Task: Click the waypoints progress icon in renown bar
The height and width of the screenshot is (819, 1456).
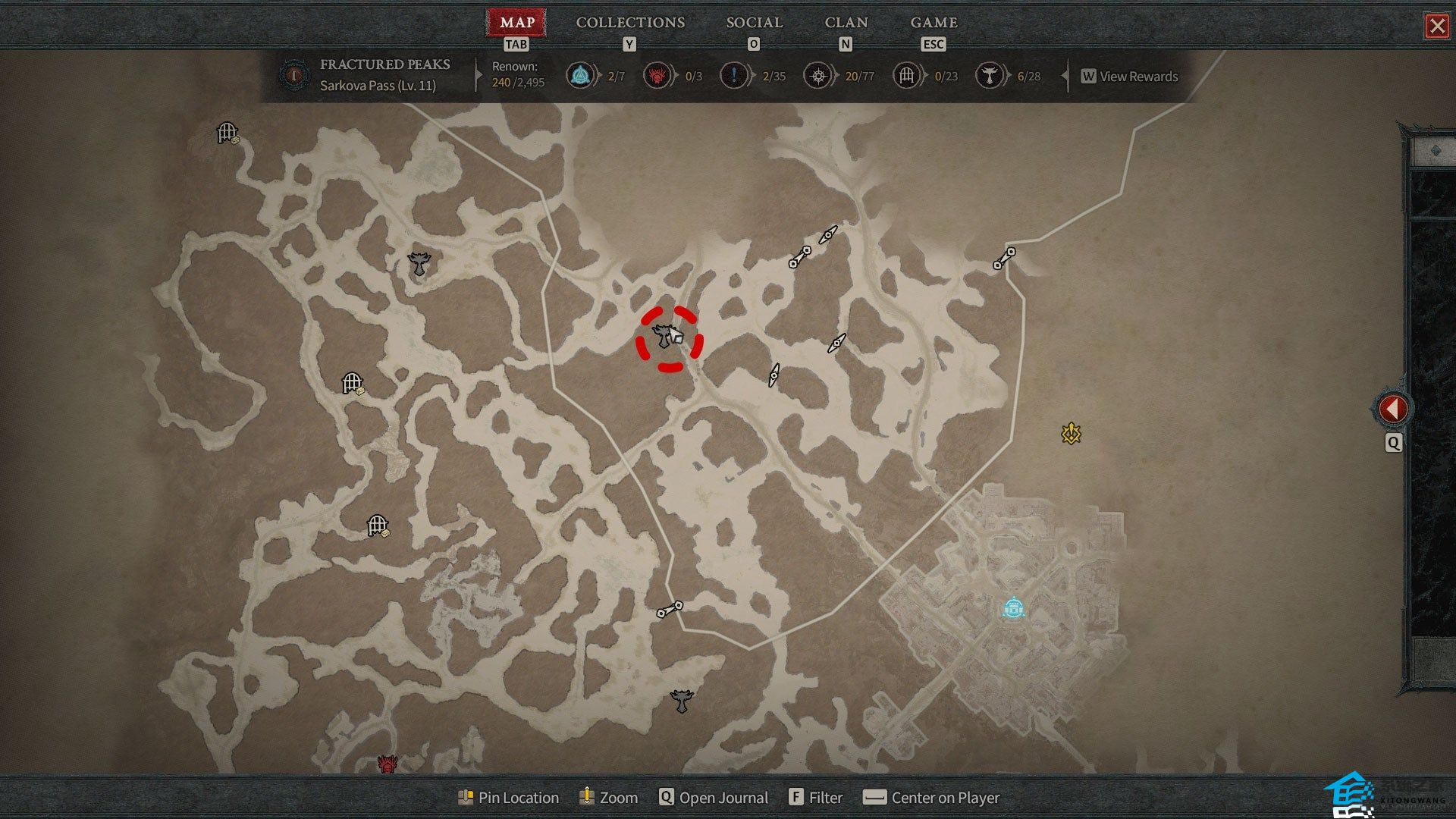Action: 580,76
